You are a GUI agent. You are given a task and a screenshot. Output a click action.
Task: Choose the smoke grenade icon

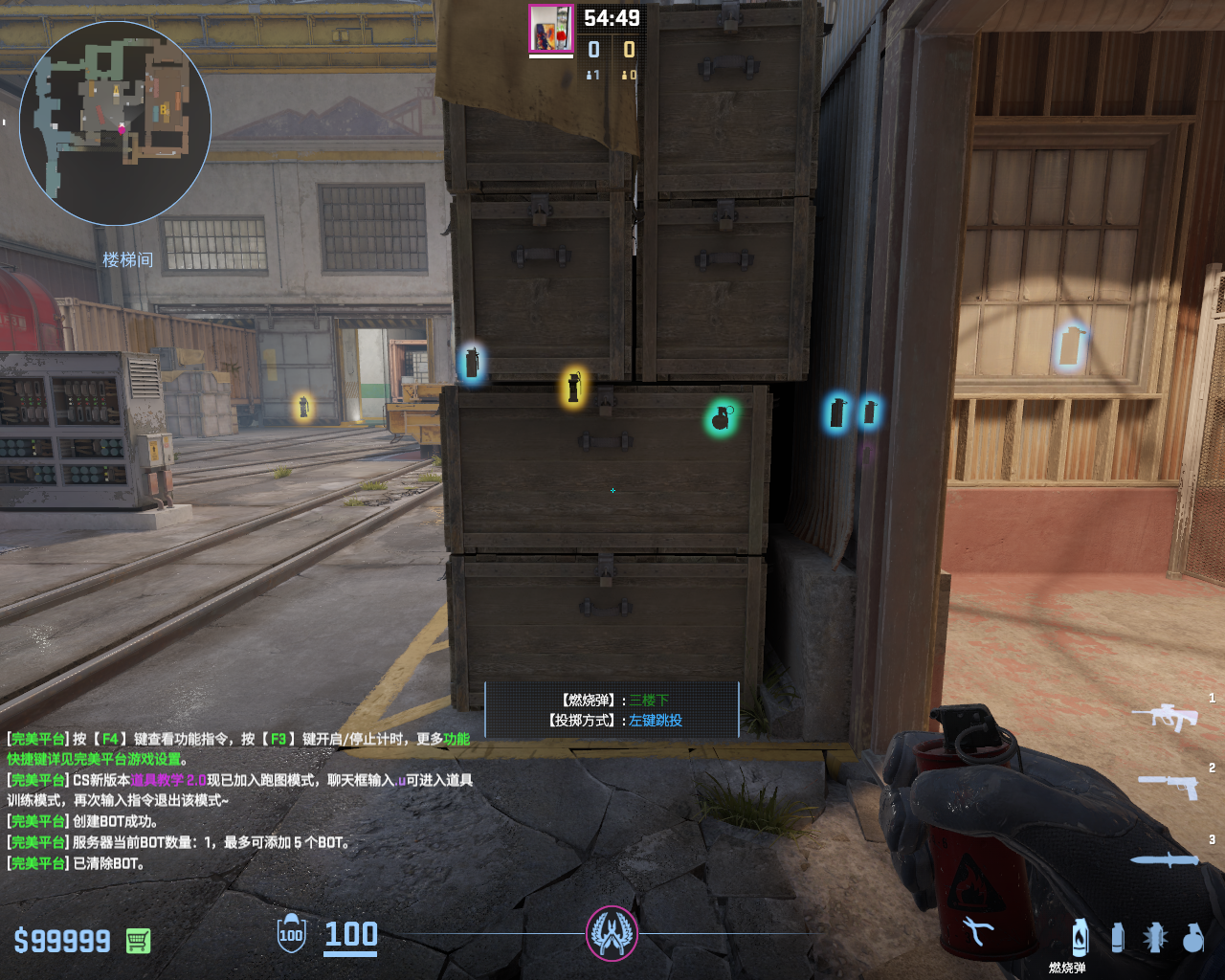(x=1118, y=937)
